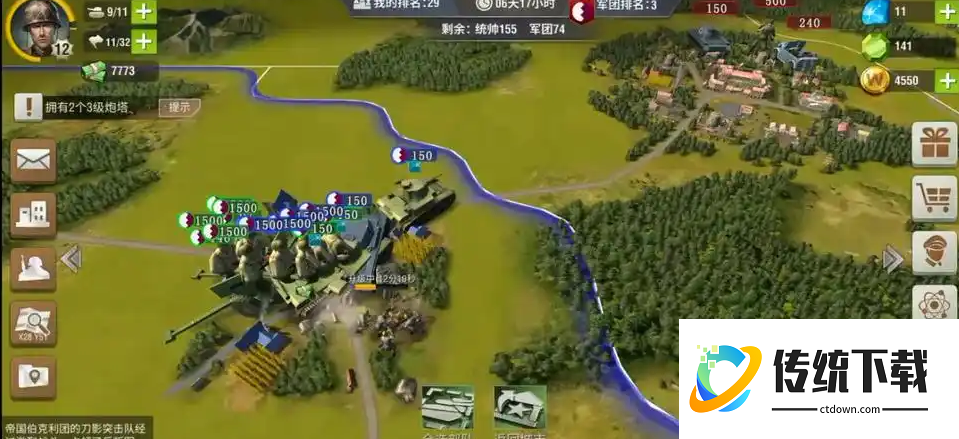Viewport: 959px width, 439px height.
Task: Expand the right side menu arrow
Action: [893, 259]
